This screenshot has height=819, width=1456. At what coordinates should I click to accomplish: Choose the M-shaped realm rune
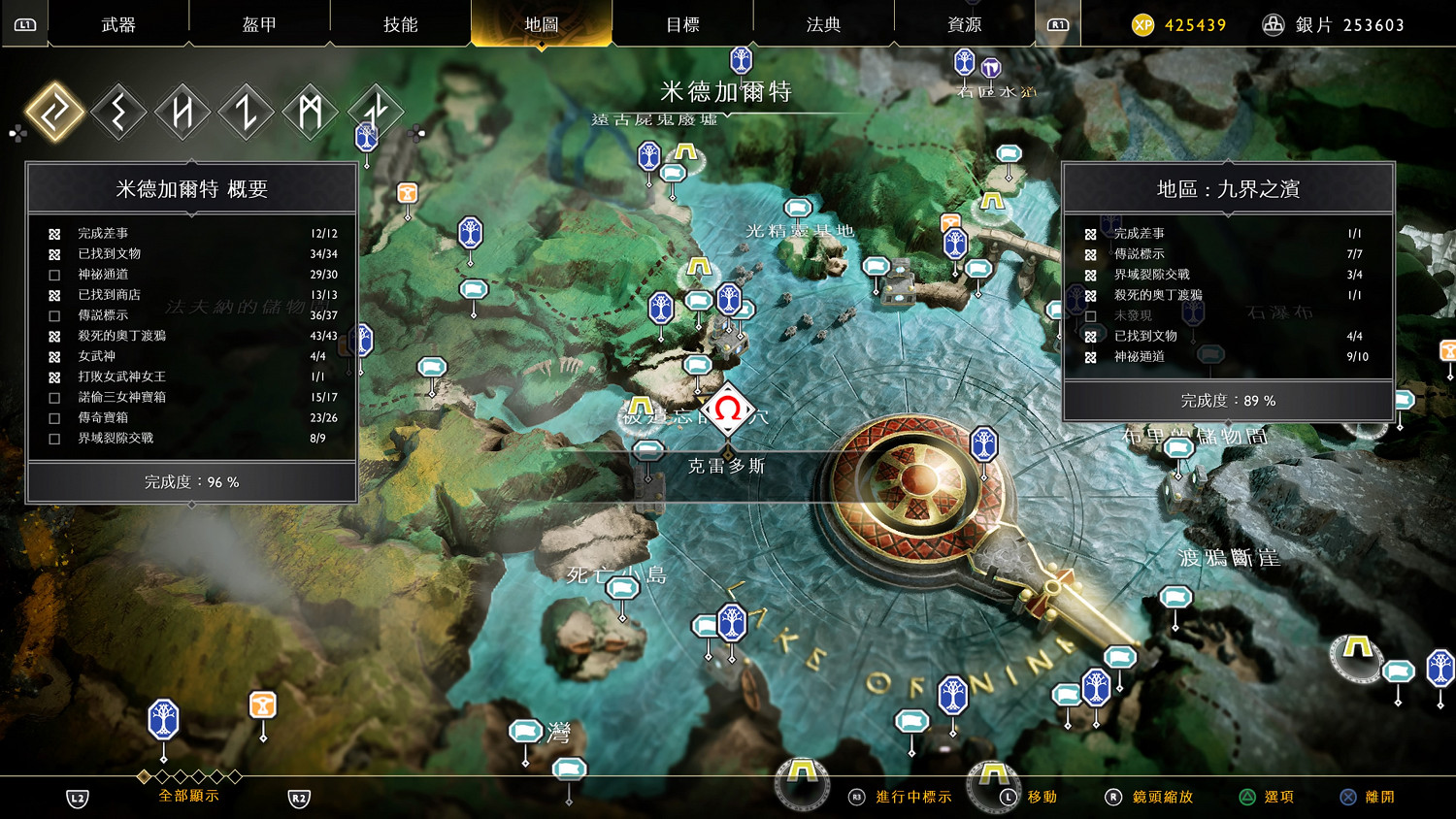tap(311, 112)
